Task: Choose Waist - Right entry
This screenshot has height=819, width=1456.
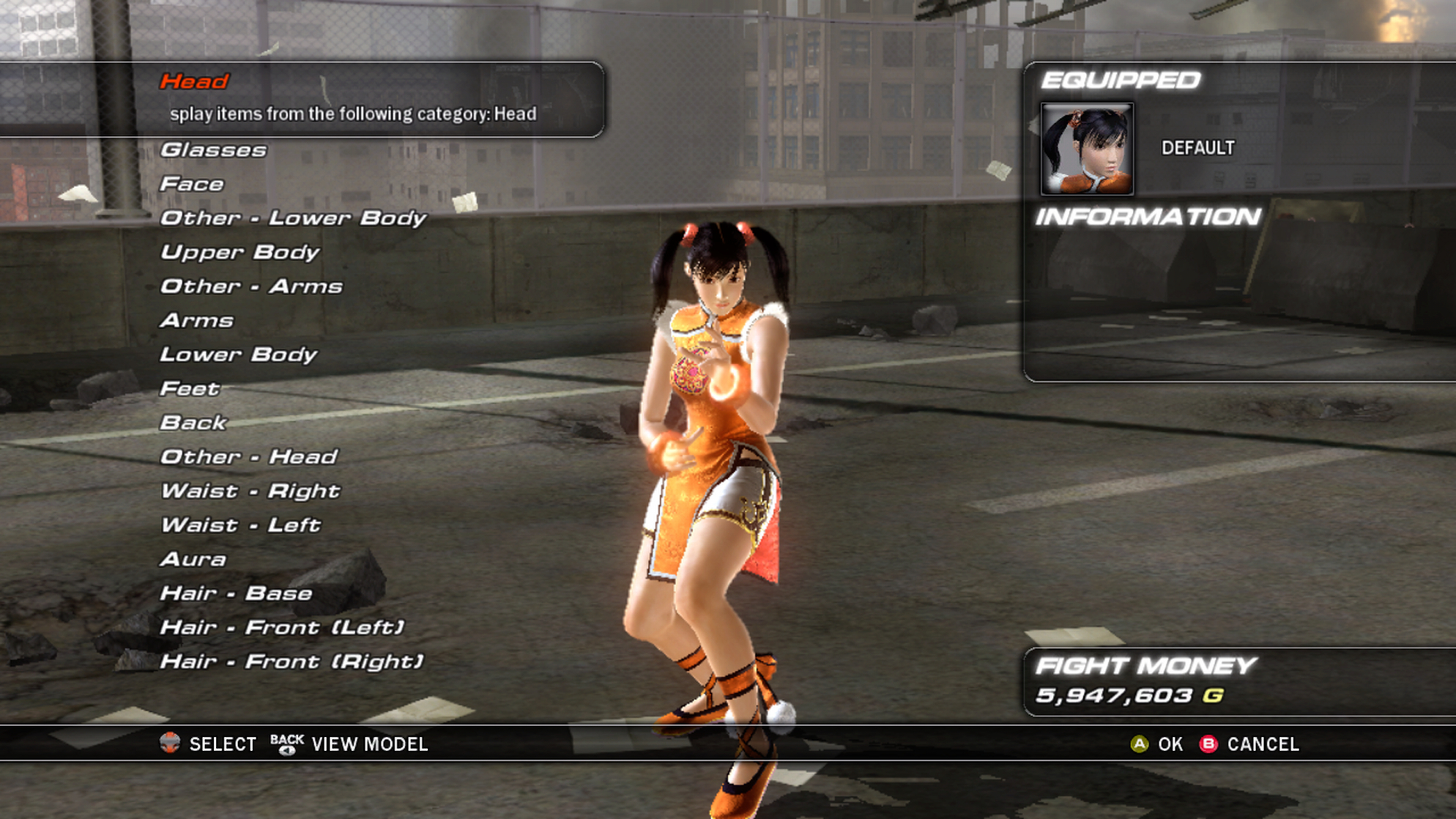Action: (250, 491)
